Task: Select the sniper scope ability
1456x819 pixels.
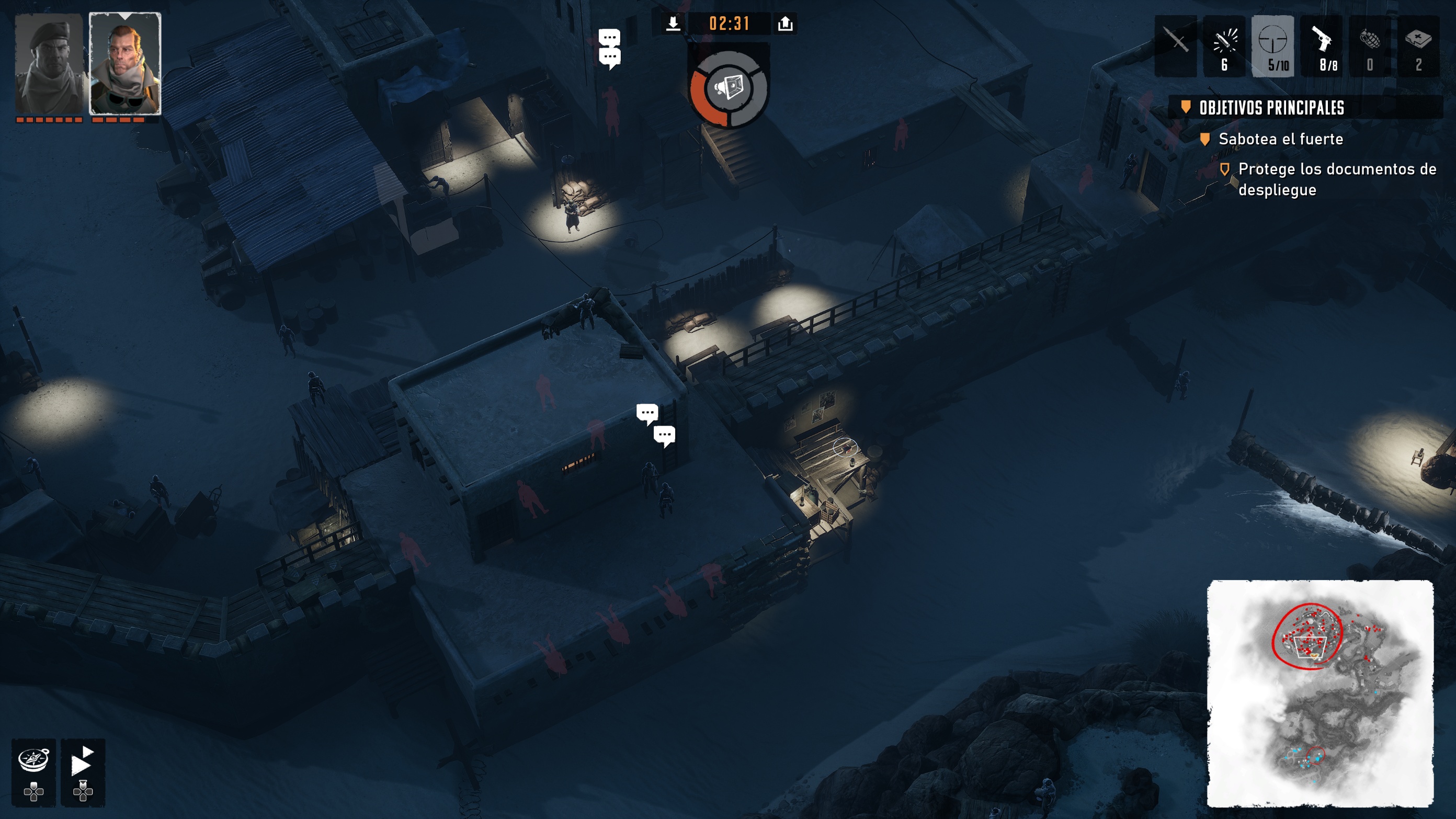Action: tap(1273, 45)
